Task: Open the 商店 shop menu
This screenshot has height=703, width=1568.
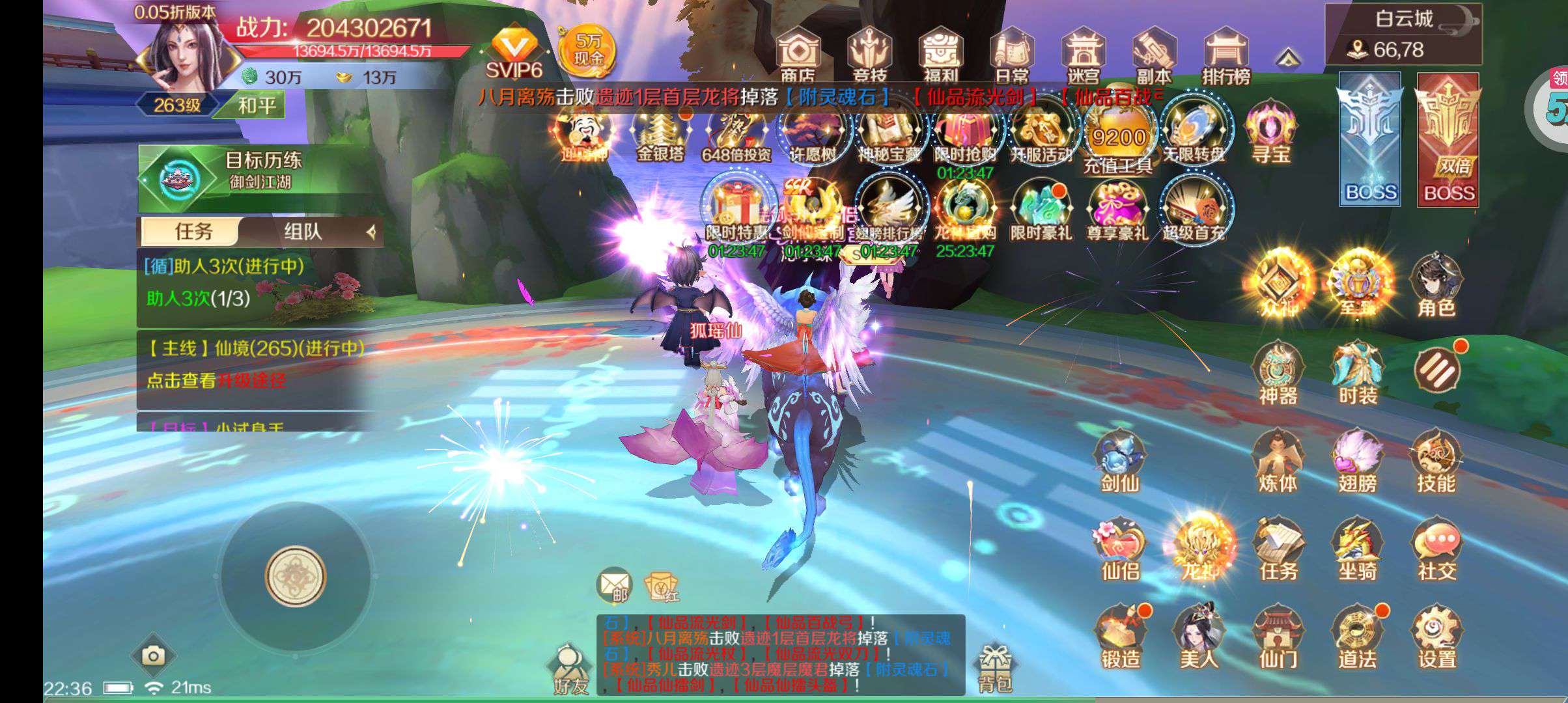Action: pyautogui.click(x=798, y=56)
